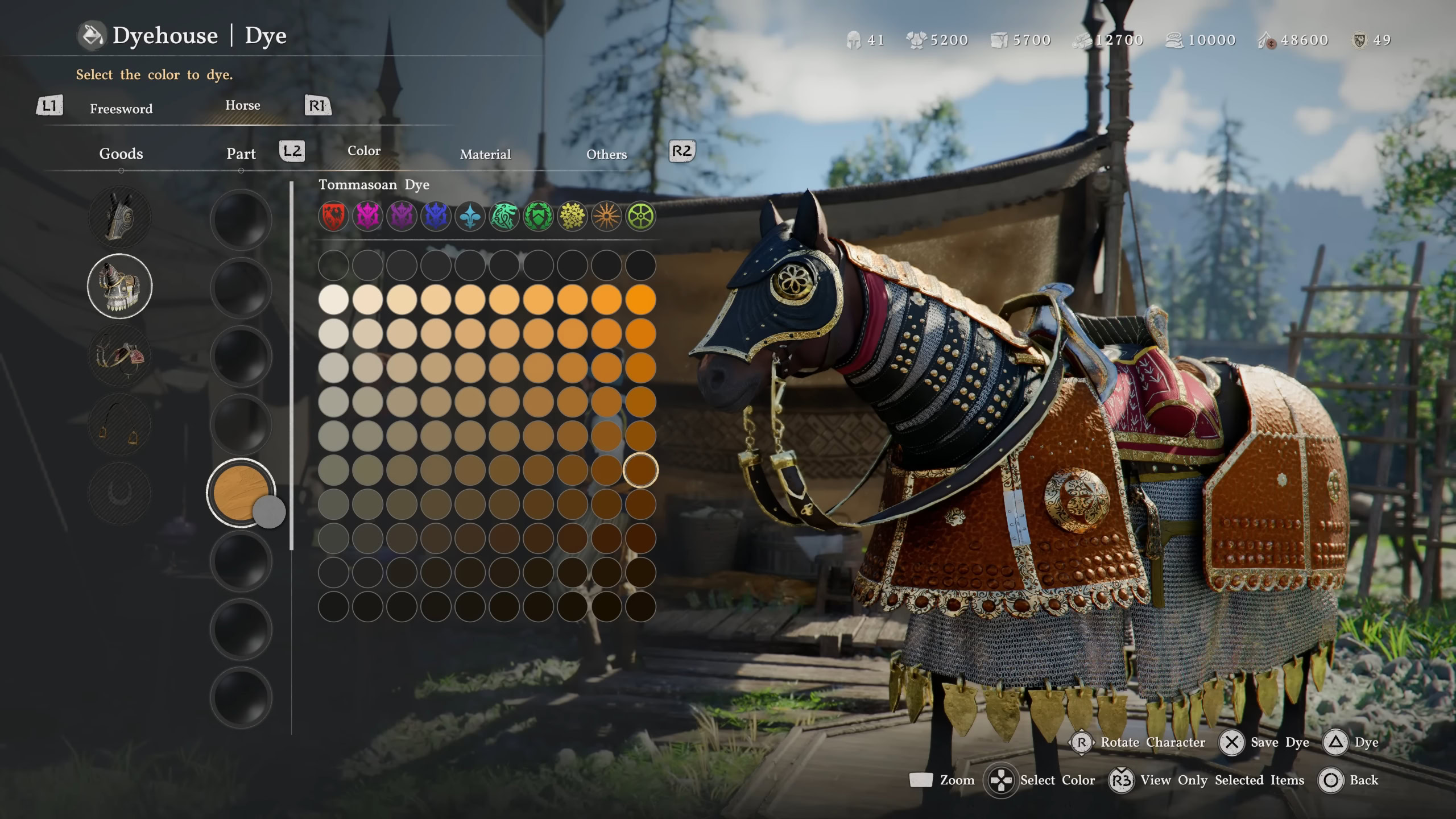Pick the yellow flower dye palette

click(x=572, y=217)
